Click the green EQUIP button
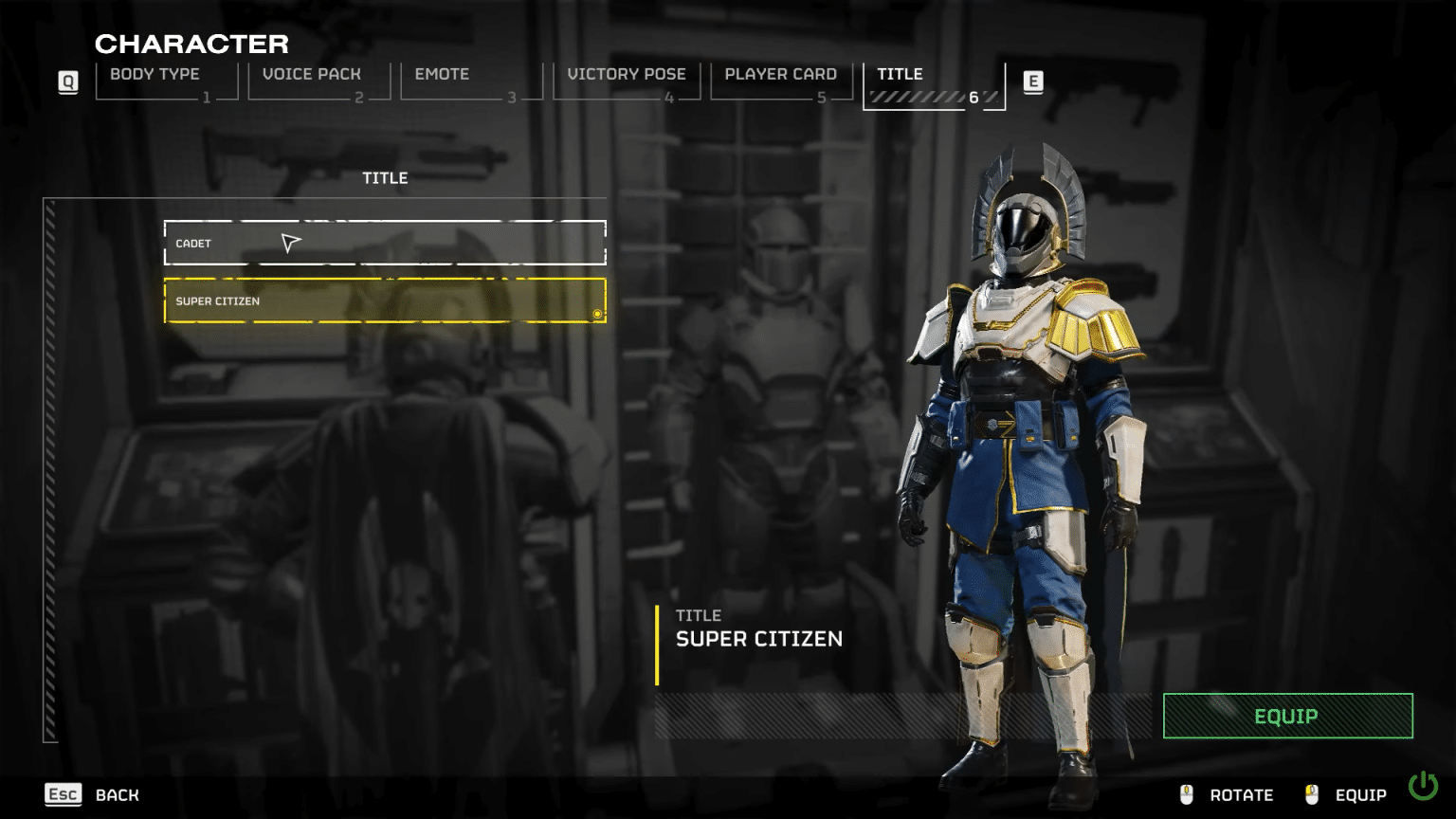The height and width of the screenshot is (819, 1456). click(x=1286, y=717)
